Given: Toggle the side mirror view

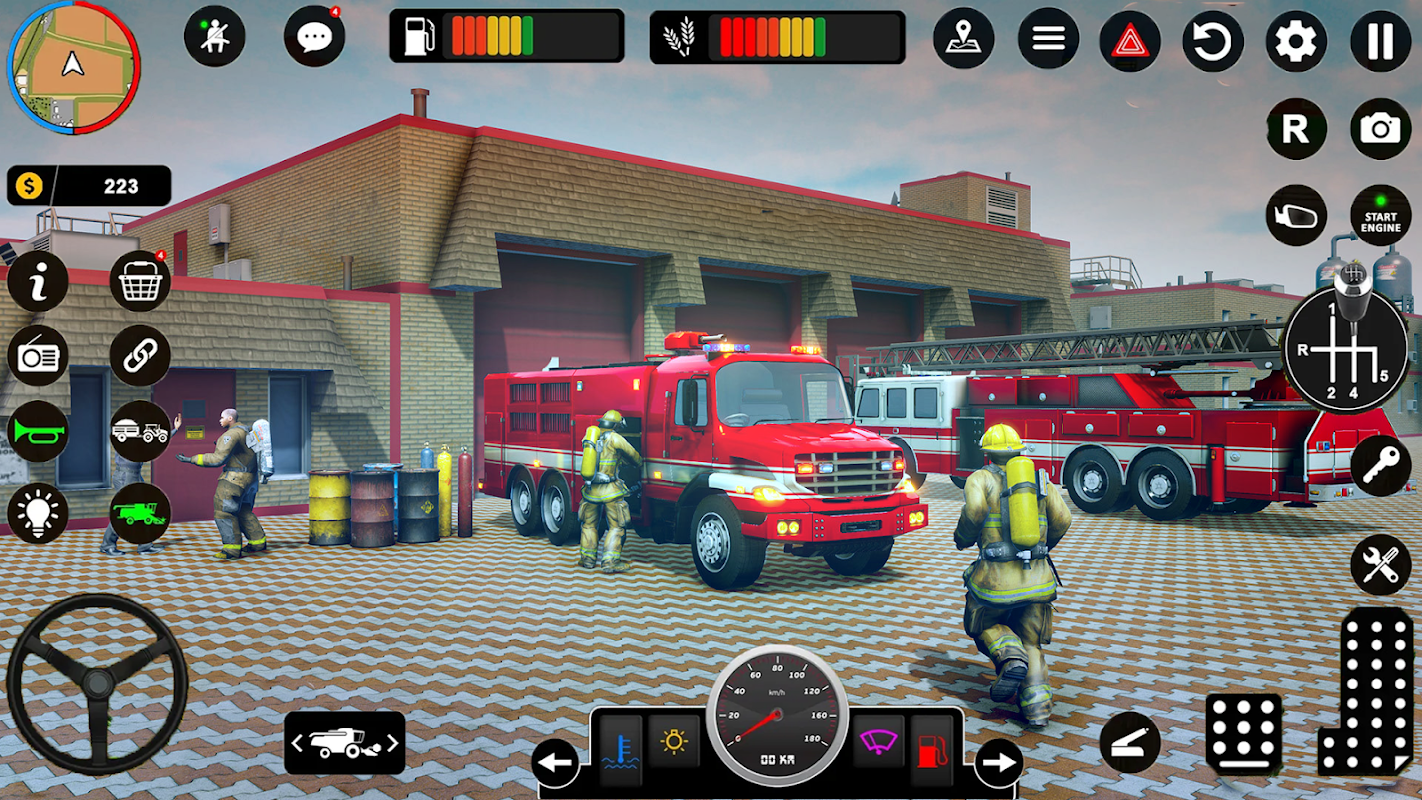Looking at the screenshot, I should pyautogui.click(x=1297, y=215).
